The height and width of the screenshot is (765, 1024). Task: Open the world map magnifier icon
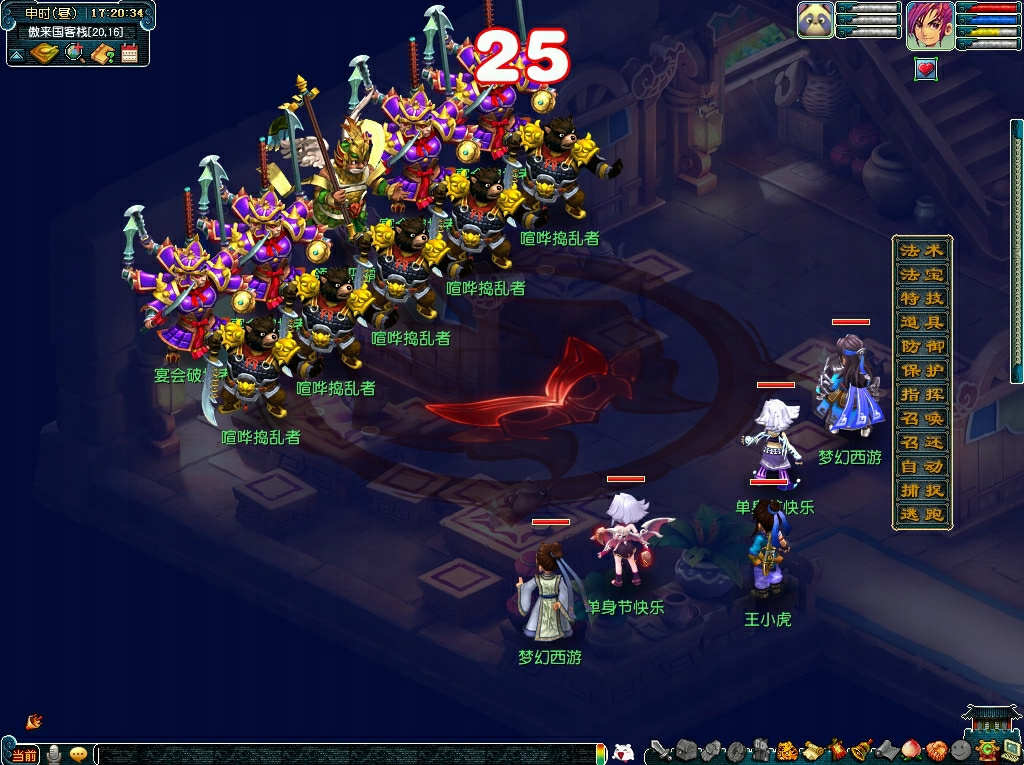click(x=74, y=53)
